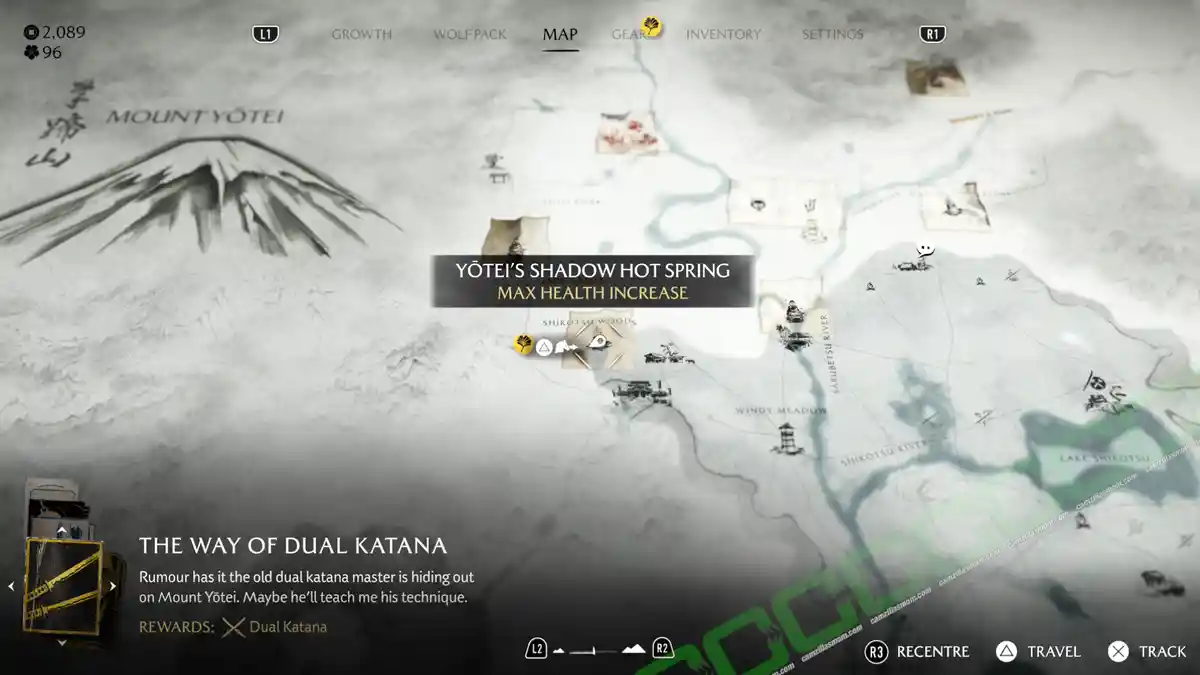Select the map pin icon in Shikotsu Woods

pos(599,344)
